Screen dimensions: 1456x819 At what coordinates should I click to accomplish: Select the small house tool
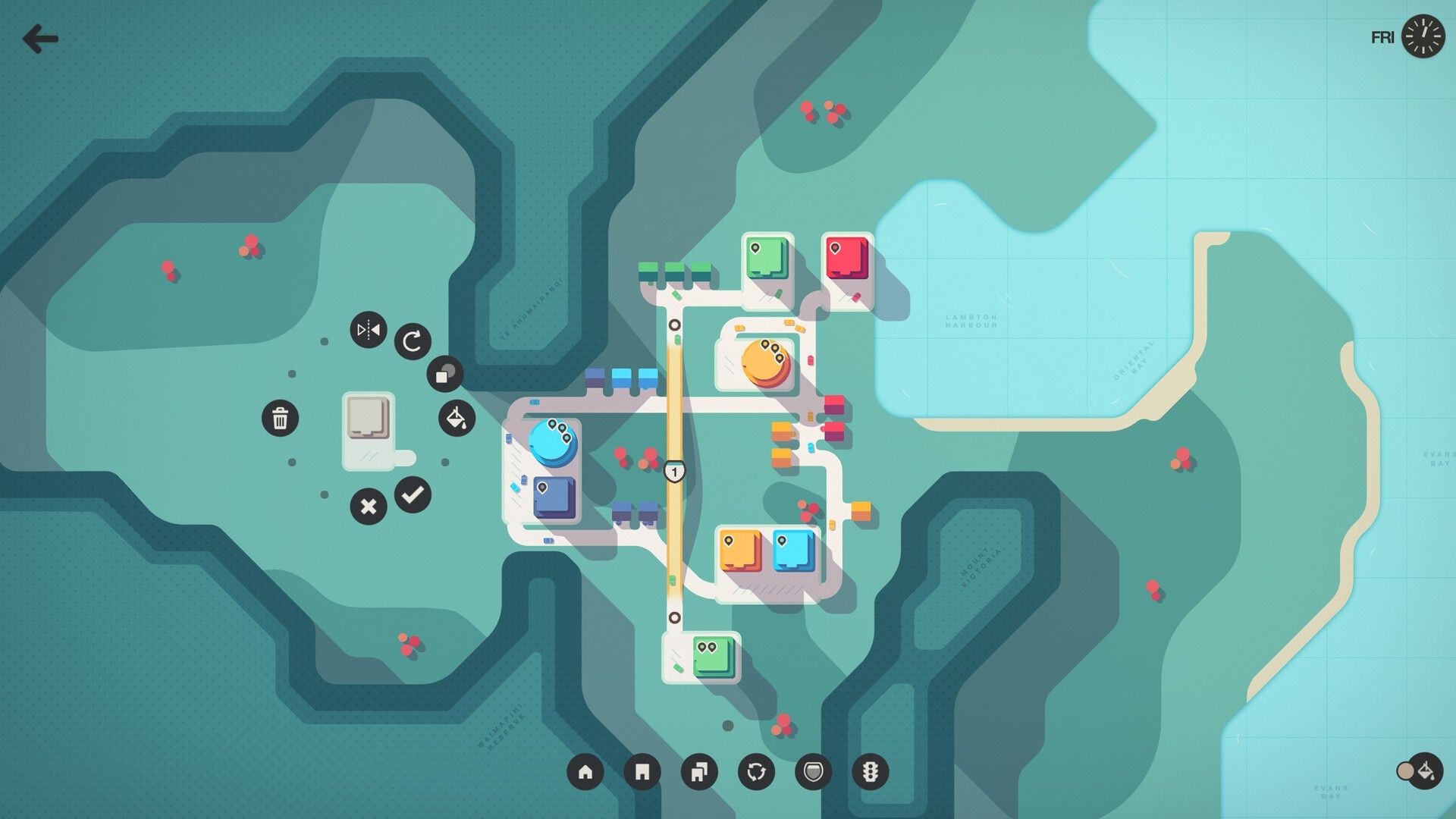point(585,772)
